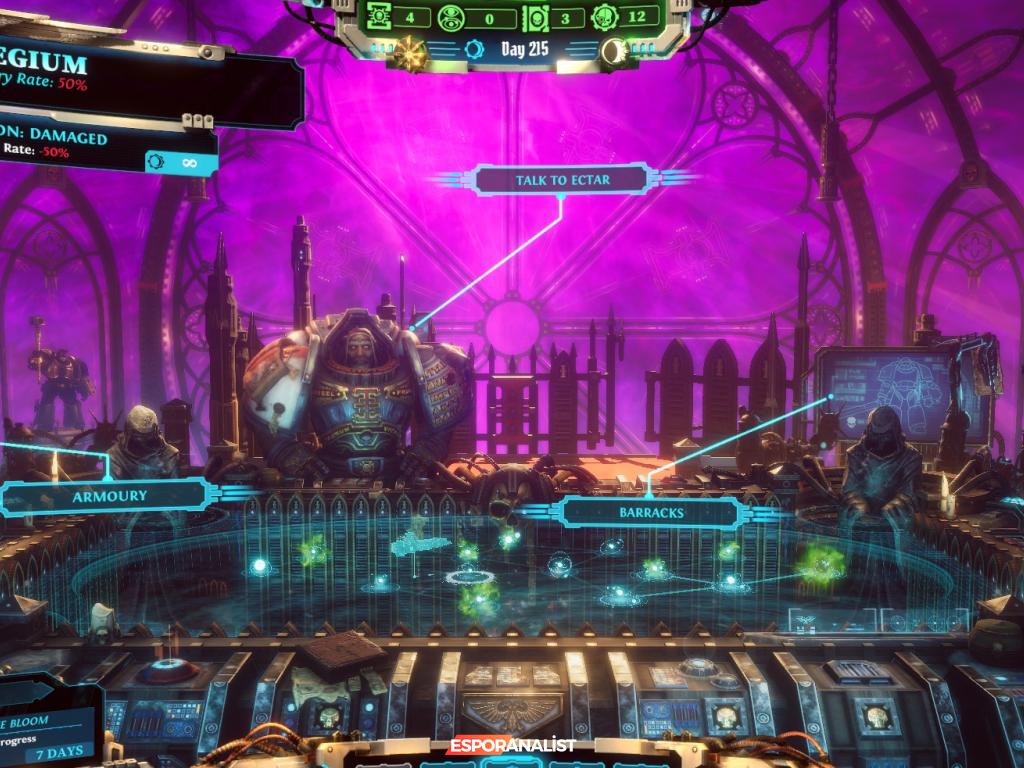Select the cog skull requisition icon

point(606,17)
